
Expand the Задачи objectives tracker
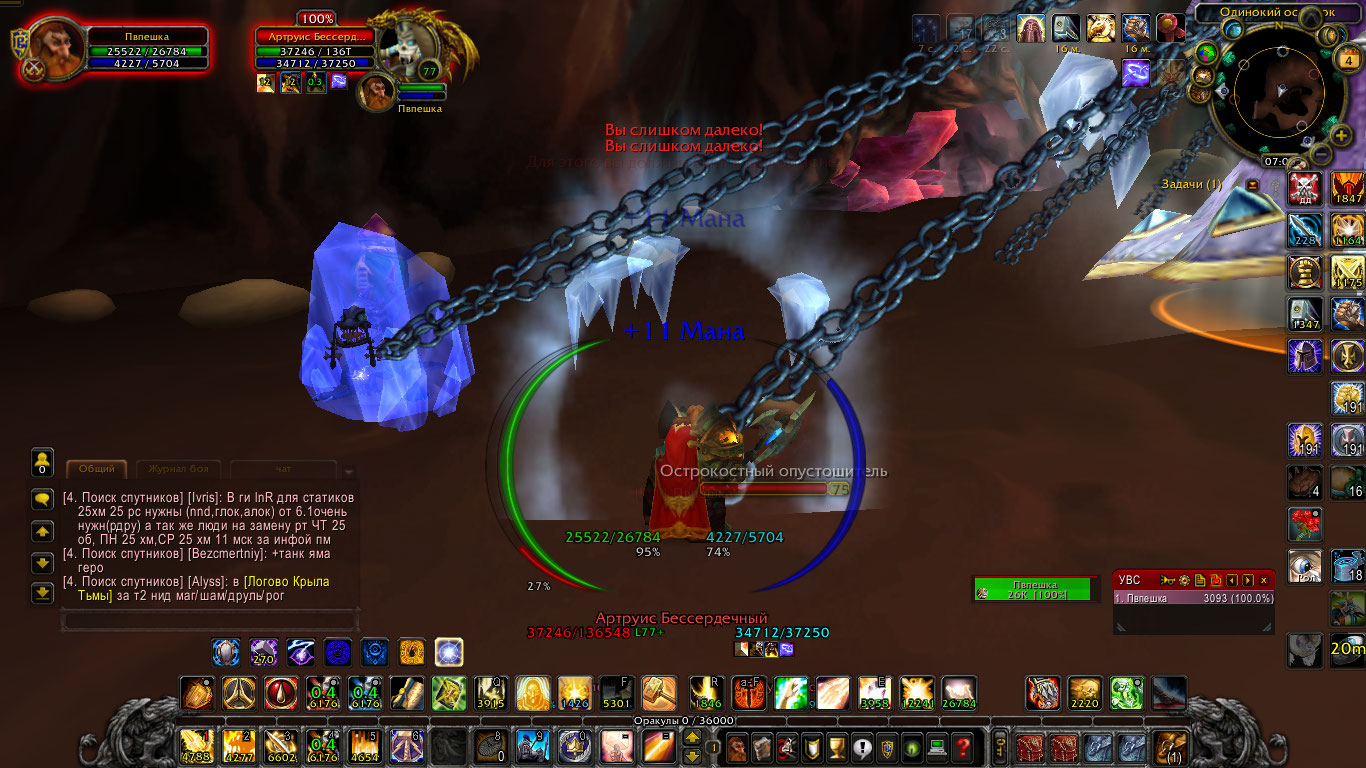(x=1252, y=185)
